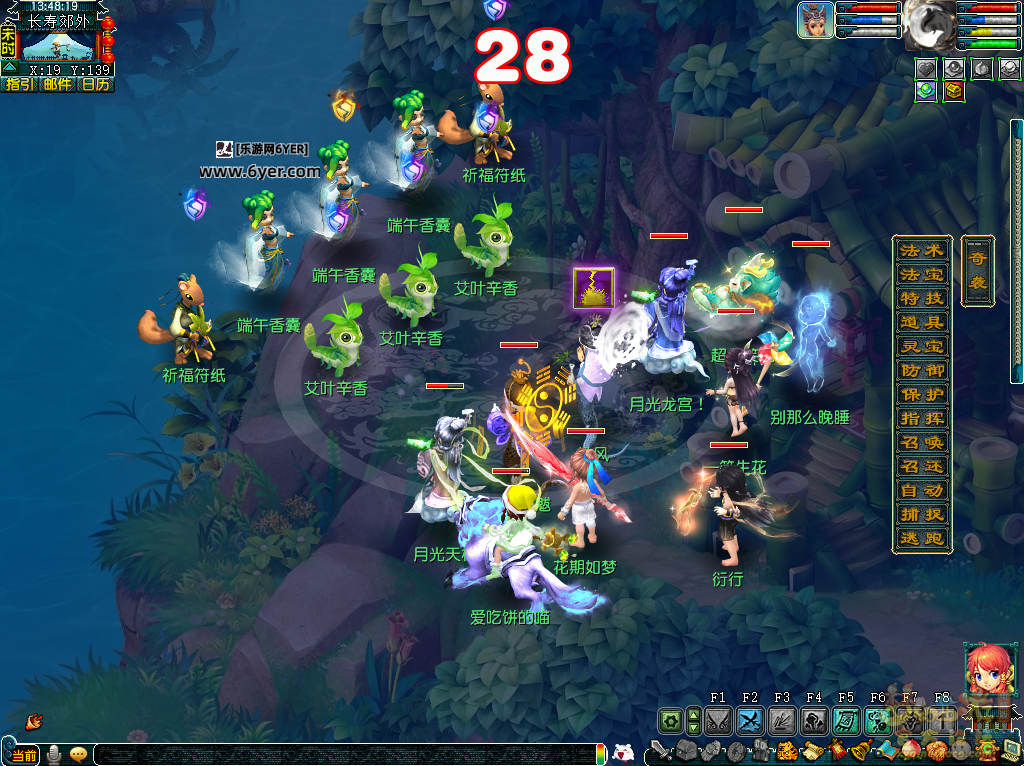Select 逃跑 to flee the battle

tap(921, 538)
